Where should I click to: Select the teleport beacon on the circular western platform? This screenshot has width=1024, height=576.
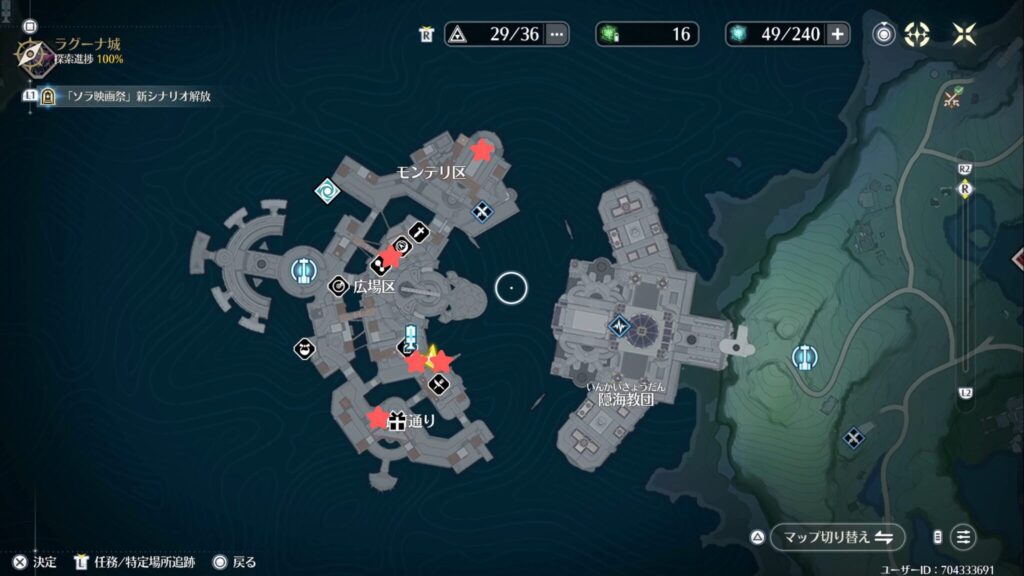pyautogui.click(x=303, y=269)
